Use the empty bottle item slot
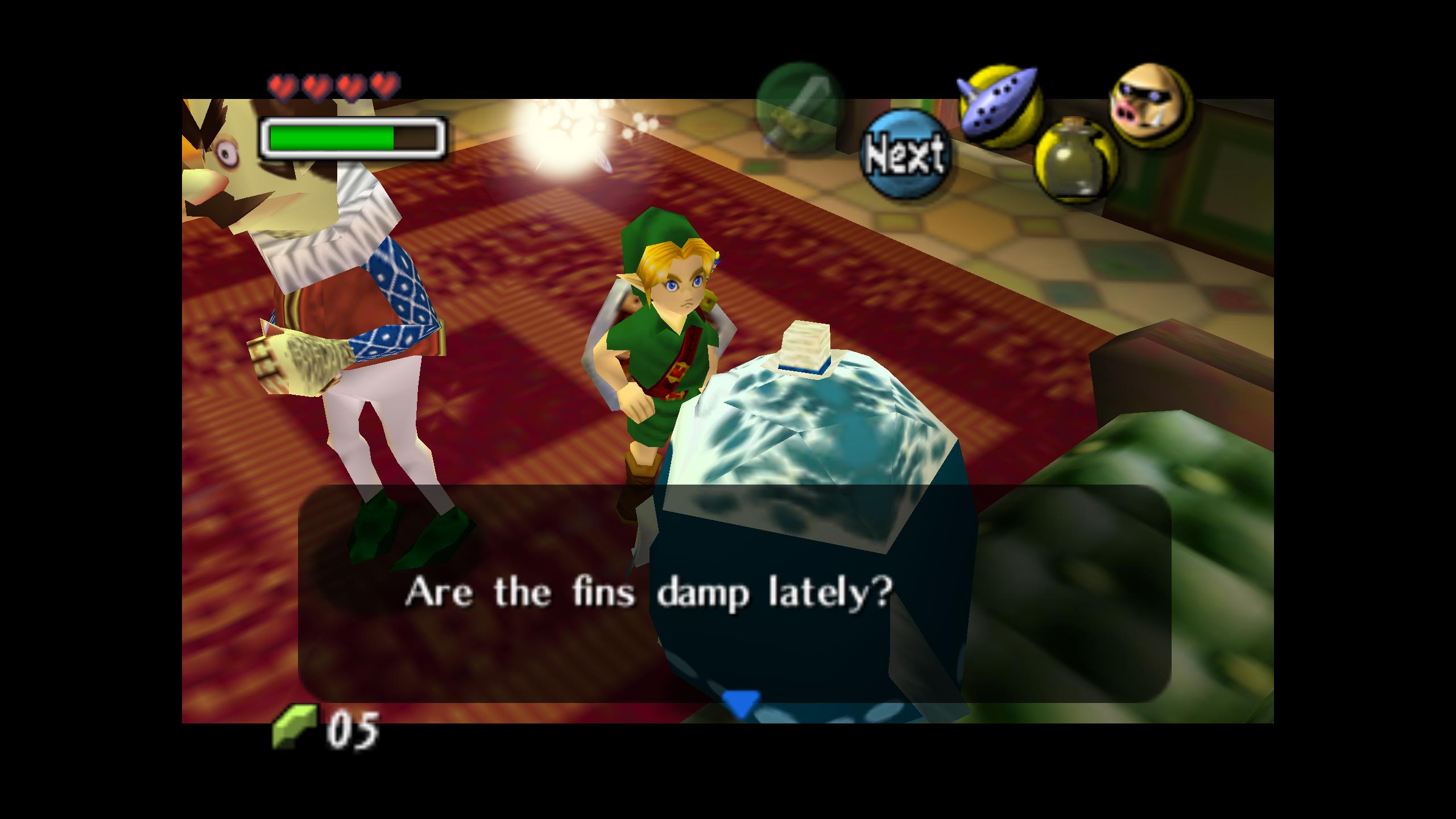This screenshot has width=1456, height=819. [1075, 159]
